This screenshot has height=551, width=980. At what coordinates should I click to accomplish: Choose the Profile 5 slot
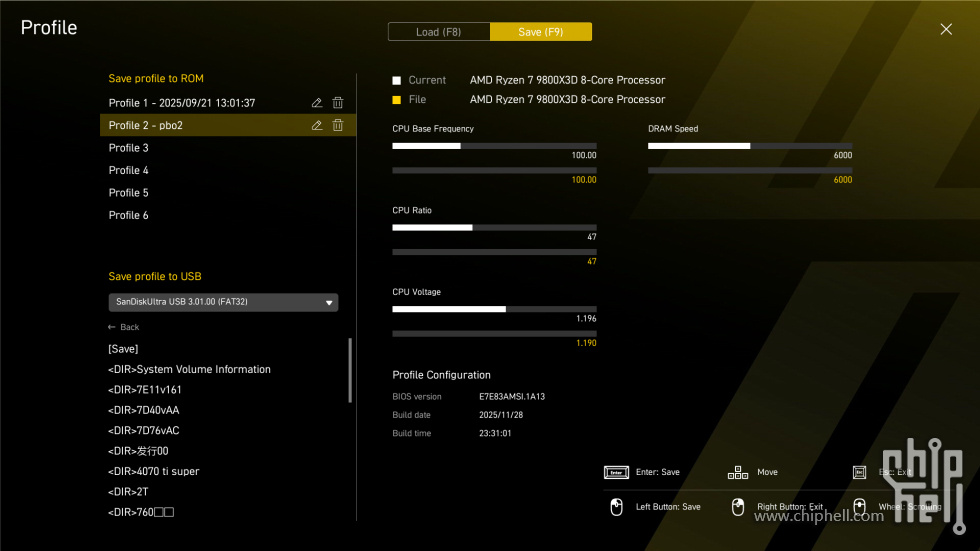coord(129,193)
